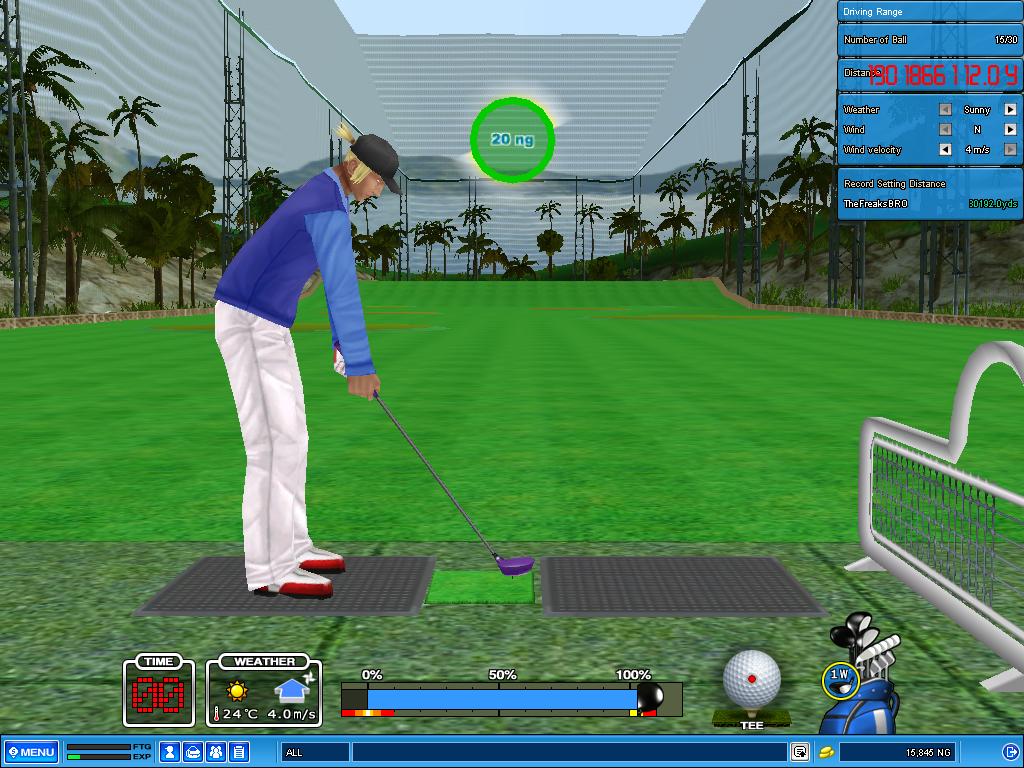Open the notepad list icon in toolbar
This screenshot has width=1024, height=768.
coord(239,752)
